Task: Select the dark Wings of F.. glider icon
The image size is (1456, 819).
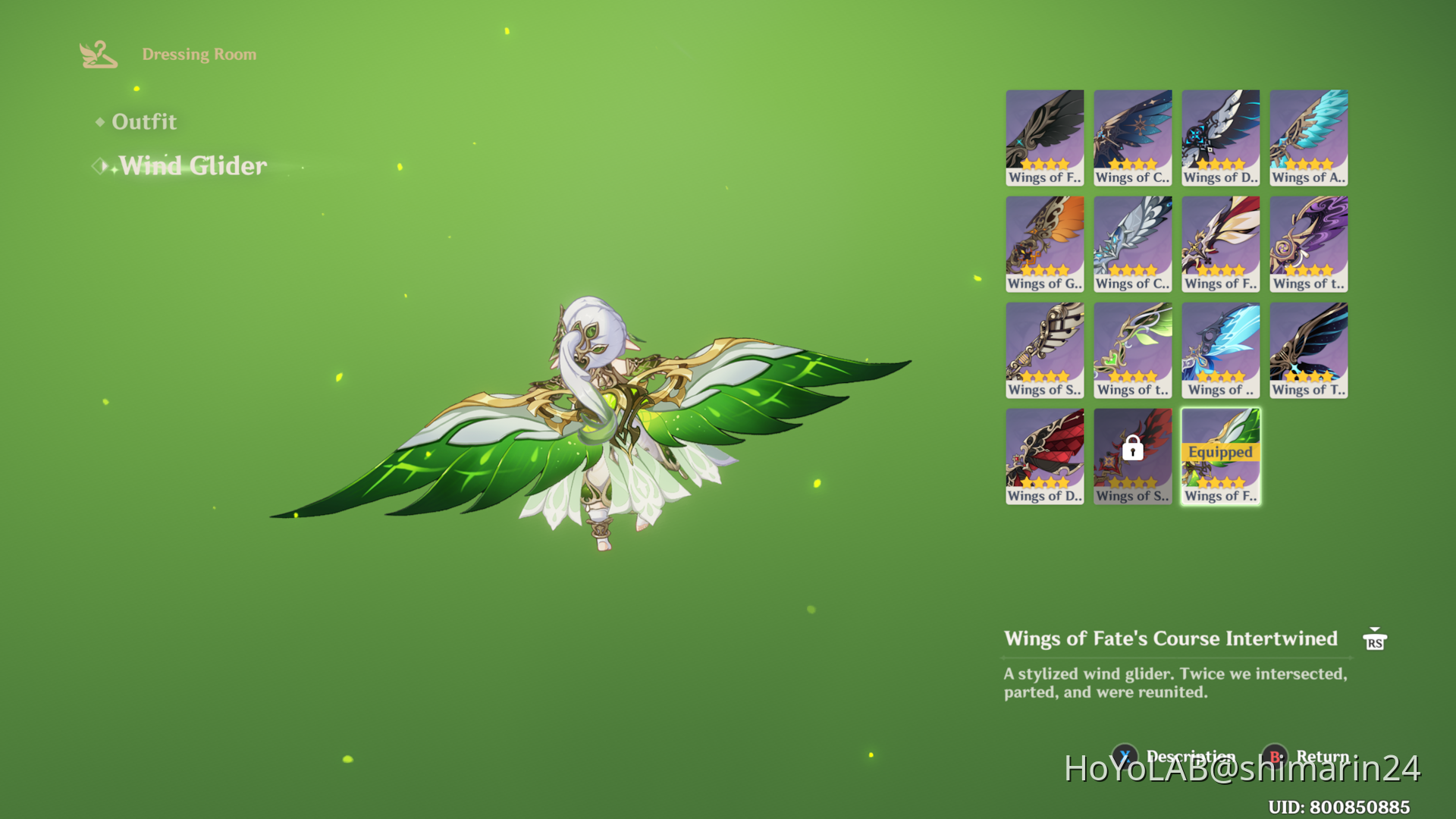Action: pyautogui.click(x=1044, y=136)
